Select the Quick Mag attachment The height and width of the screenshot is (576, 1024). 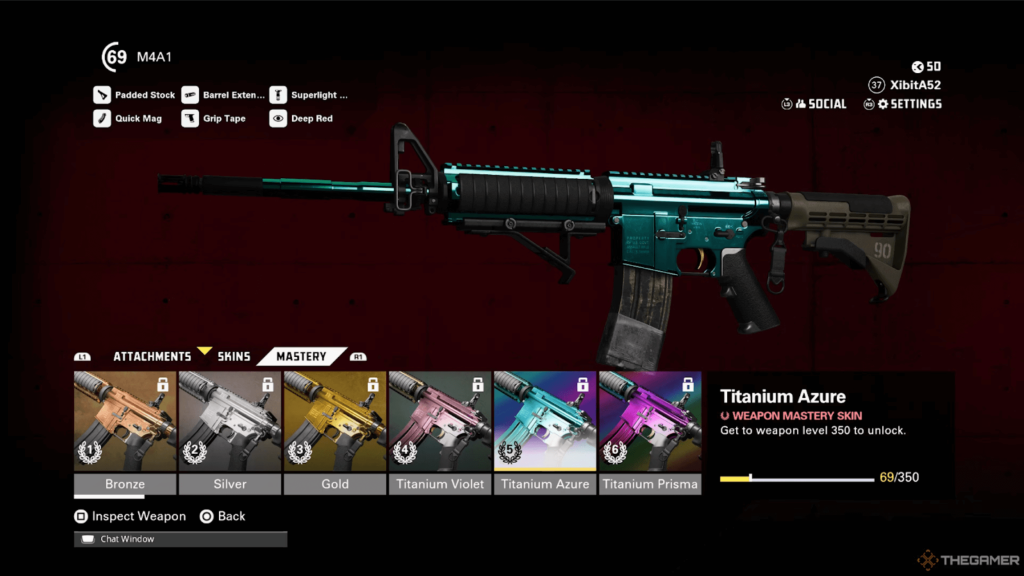(128, 118)
